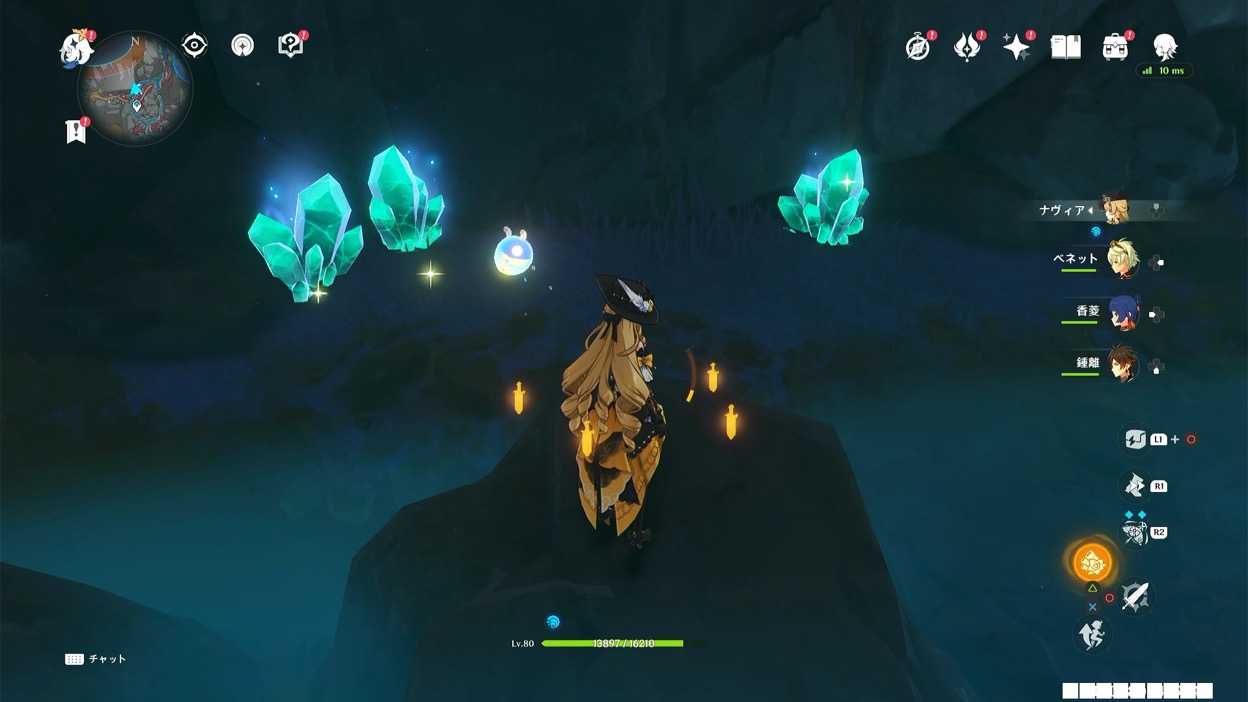
Task: Open the adventurer handbook book icon
Action: (1066, 46)
